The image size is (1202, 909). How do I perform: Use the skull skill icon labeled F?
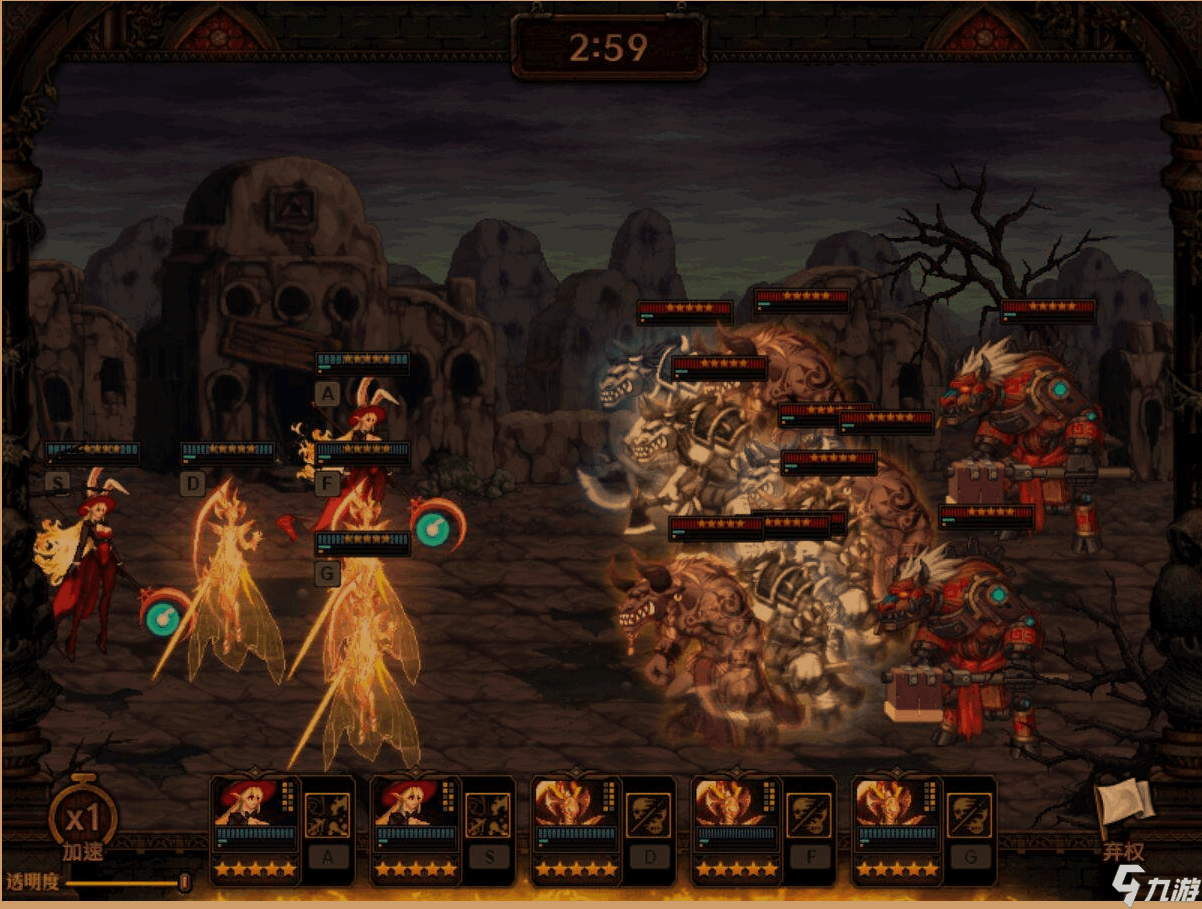[x=808, y=815]
